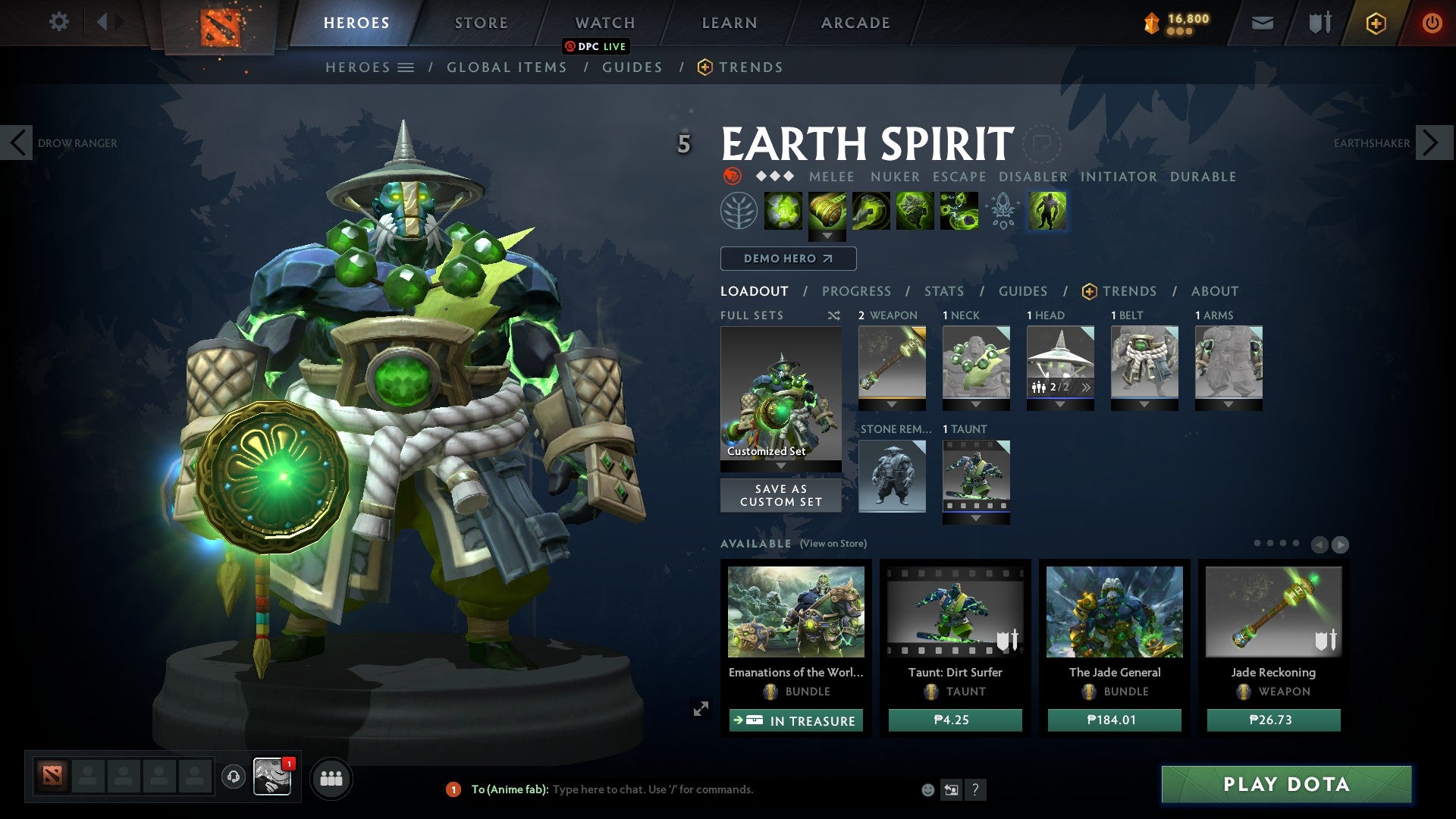1456x819 pixels.
Task: Open Dota Plus from the top bar
Action: [x=1376, y=23]
